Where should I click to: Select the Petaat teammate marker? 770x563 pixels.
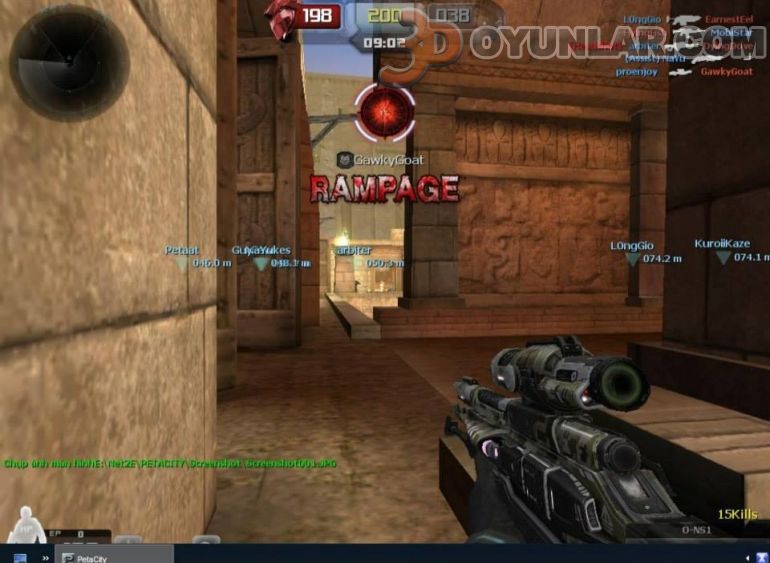click(183, 263)
